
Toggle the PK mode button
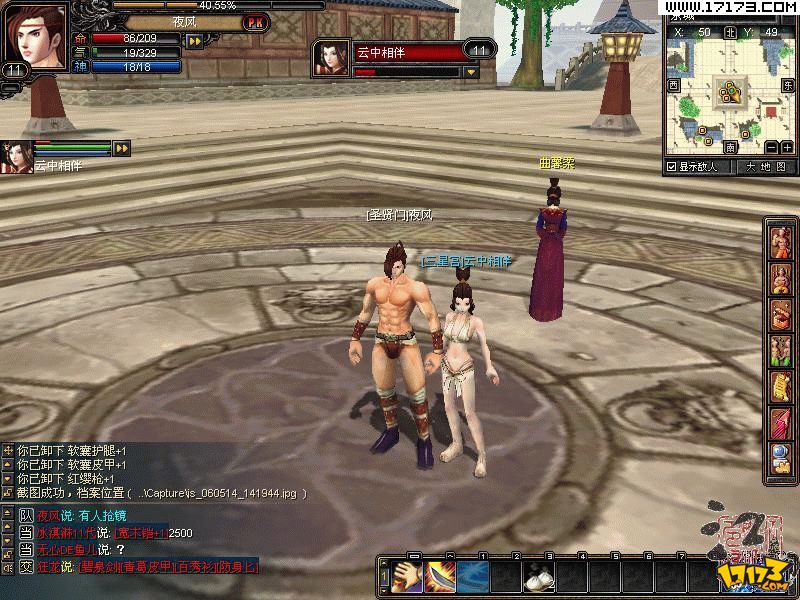coord(255,22)
